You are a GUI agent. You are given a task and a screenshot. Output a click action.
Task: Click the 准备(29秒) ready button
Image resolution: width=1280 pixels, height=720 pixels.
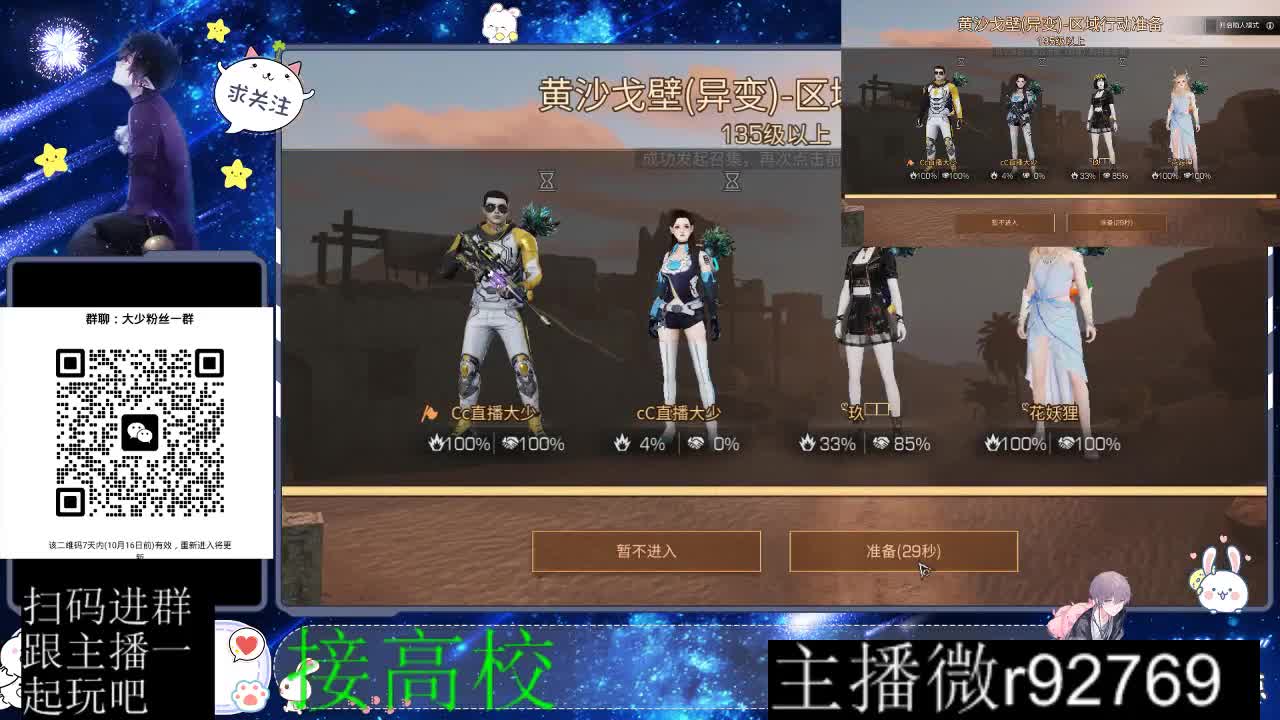pyautogui.click(x=903, y=551)
